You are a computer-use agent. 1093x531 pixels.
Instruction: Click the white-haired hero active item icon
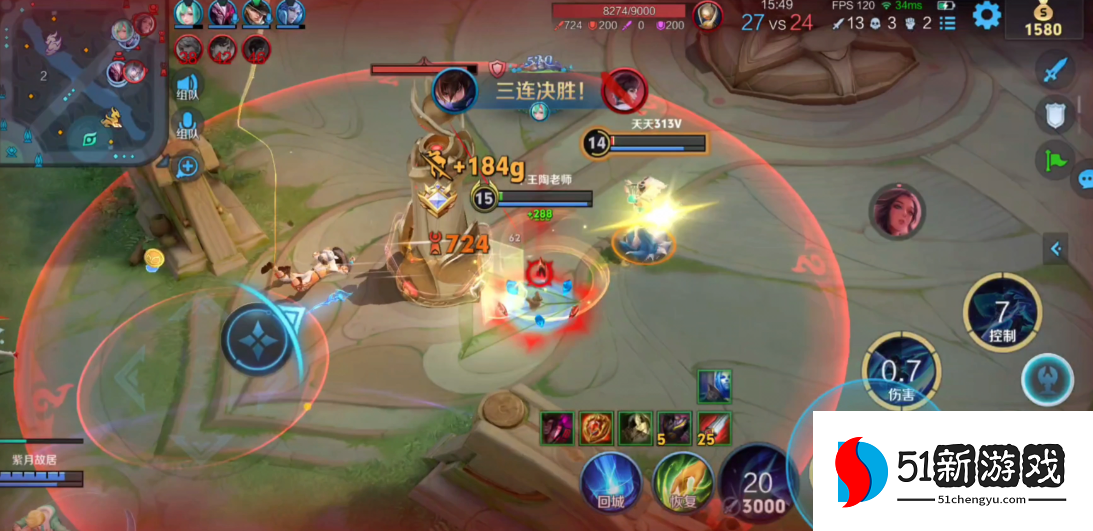[714, 385]
